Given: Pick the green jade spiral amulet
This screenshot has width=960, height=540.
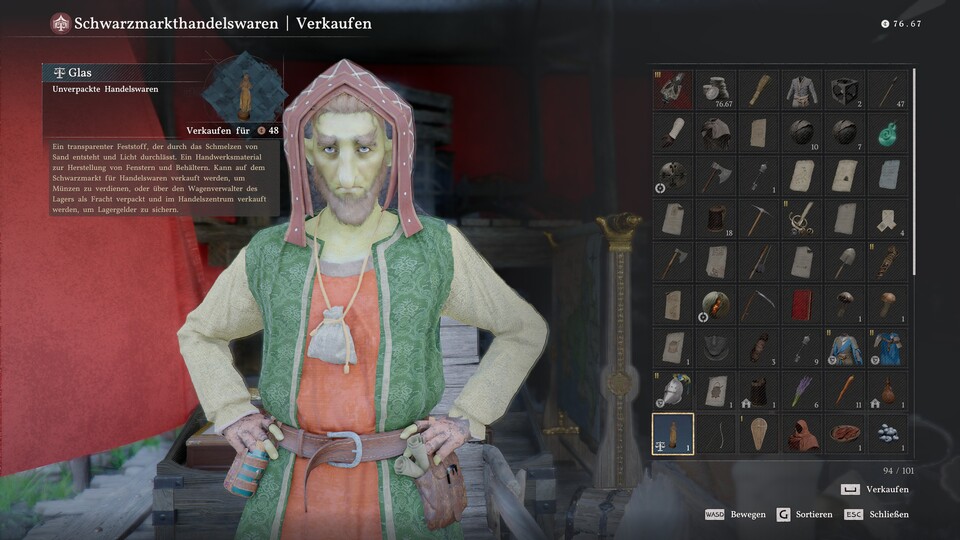Looking at the screenshot, I should pos(888,132).
